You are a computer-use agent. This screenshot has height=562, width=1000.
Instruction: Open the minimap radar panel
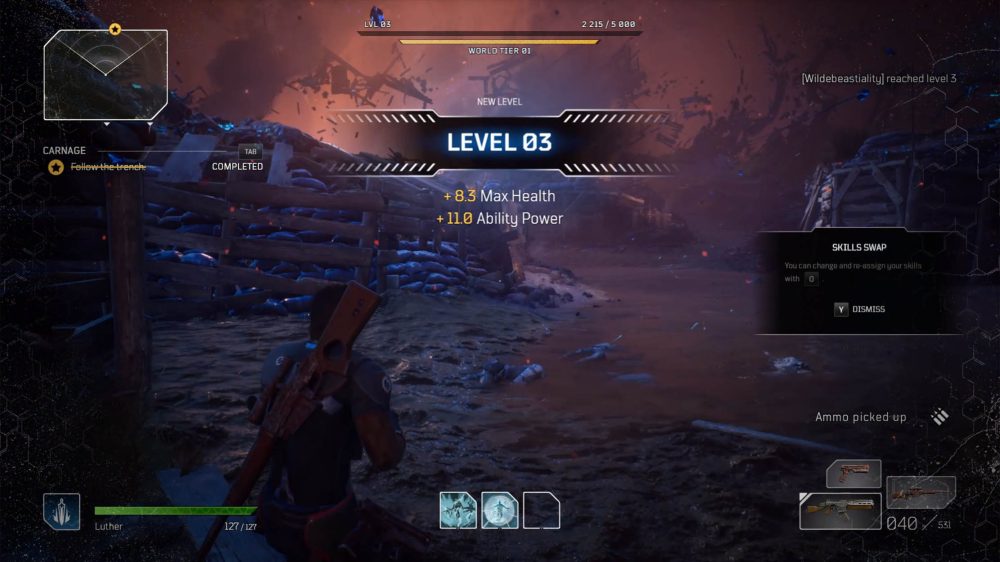[105, 75]
